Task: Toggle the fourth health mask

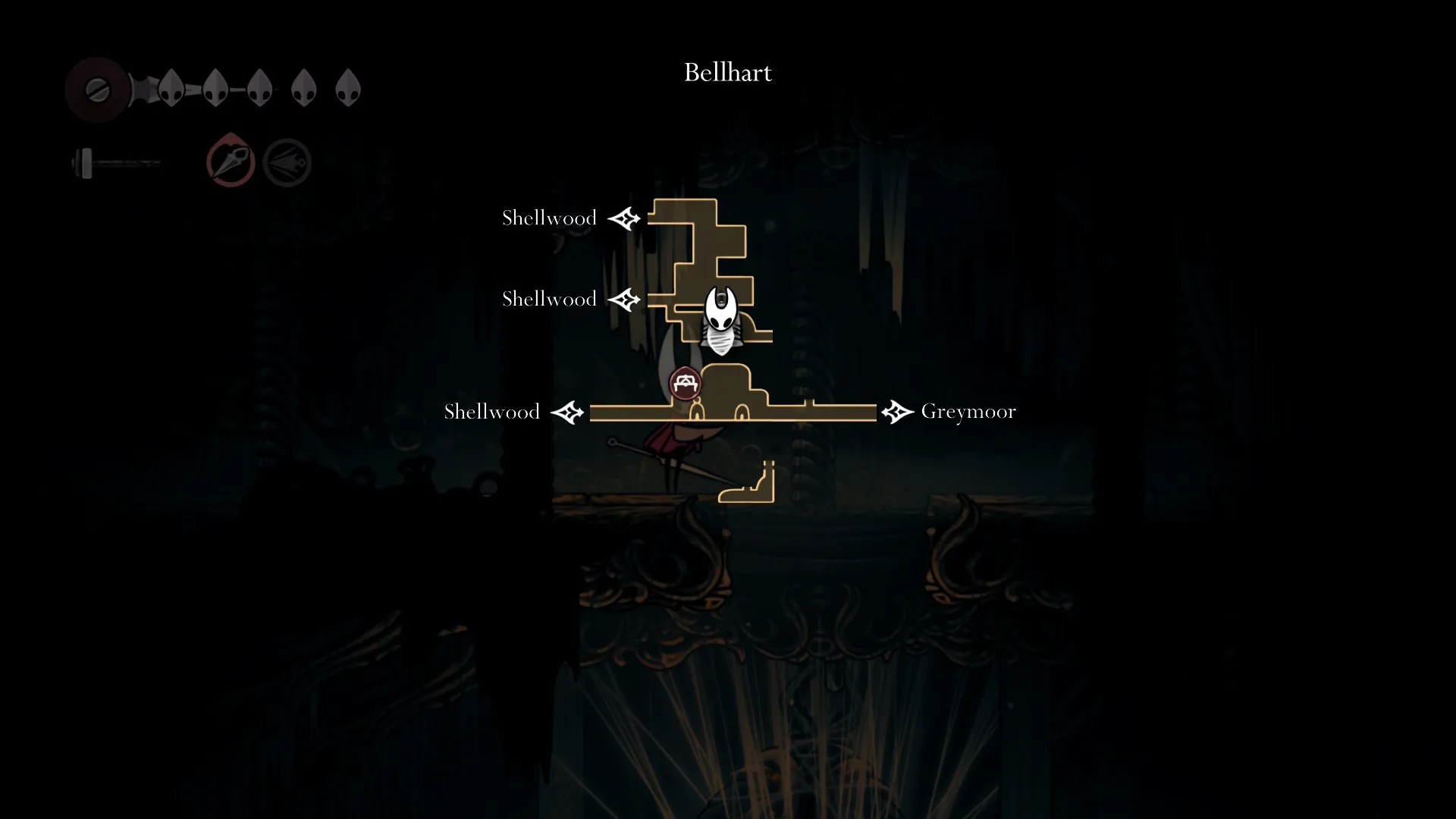Action: pyautogui.click(x=304, y=86)
